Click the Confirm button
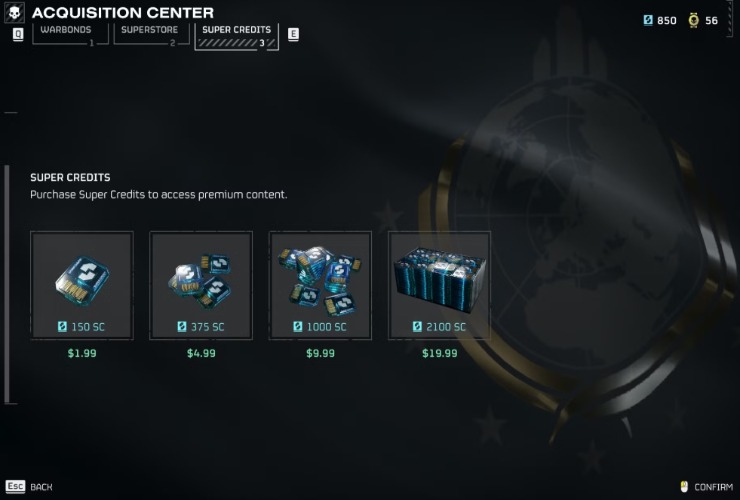Image resolution: width=740 pixels, height=500 pixels. pos(706,487)
